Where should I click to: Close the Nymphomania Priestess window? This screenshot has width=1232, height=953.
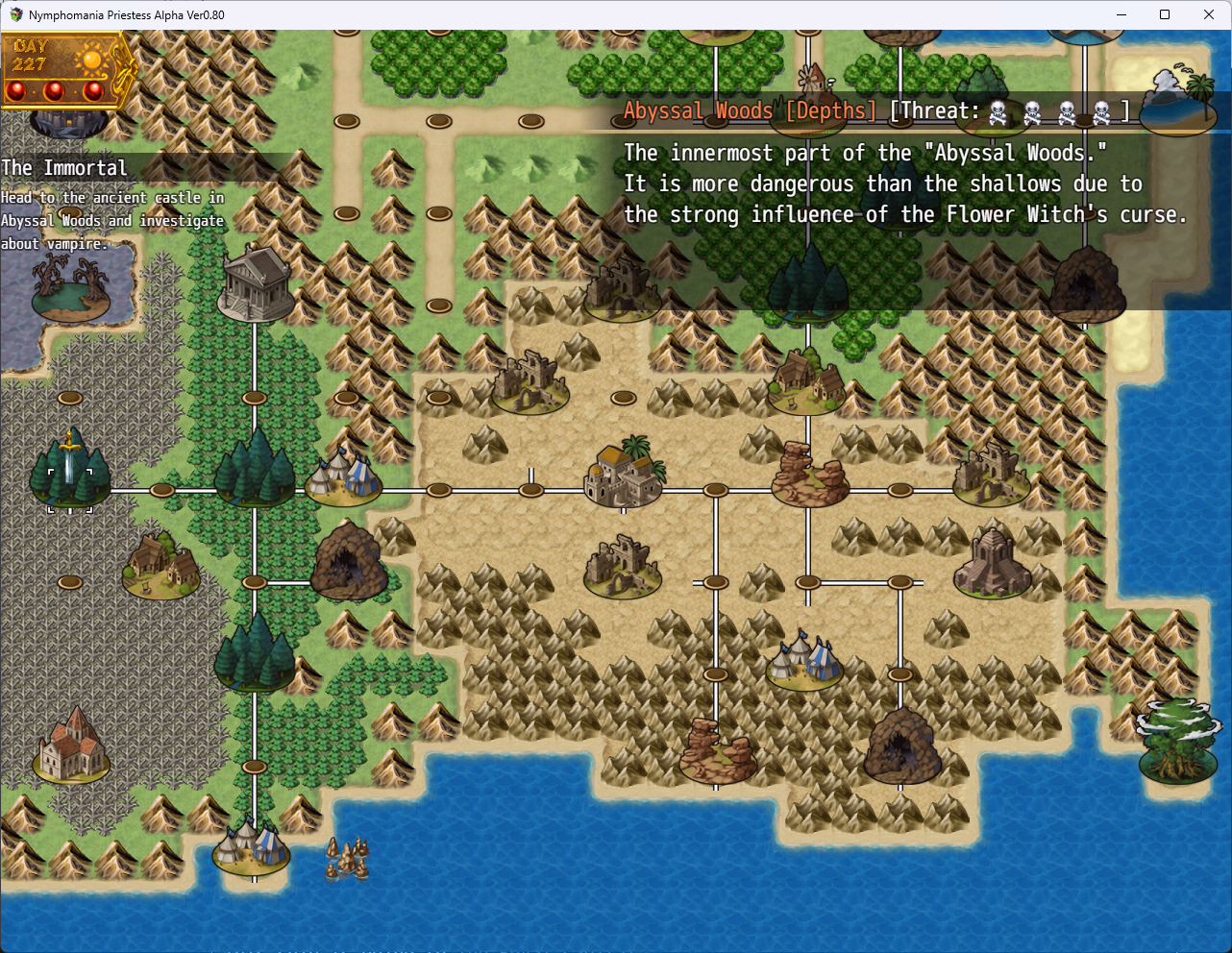pos(1209,14)
